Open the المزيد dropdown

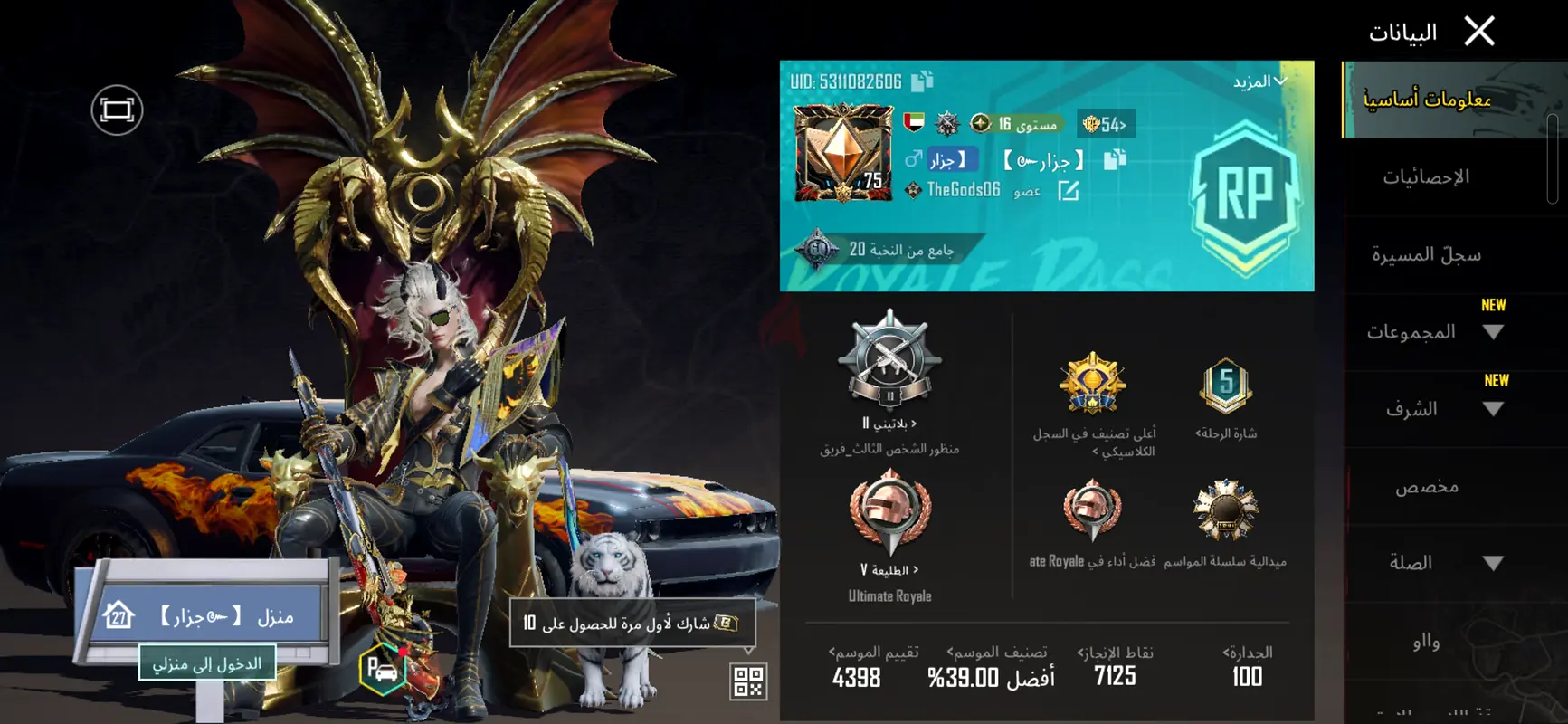click(1259, 82)
